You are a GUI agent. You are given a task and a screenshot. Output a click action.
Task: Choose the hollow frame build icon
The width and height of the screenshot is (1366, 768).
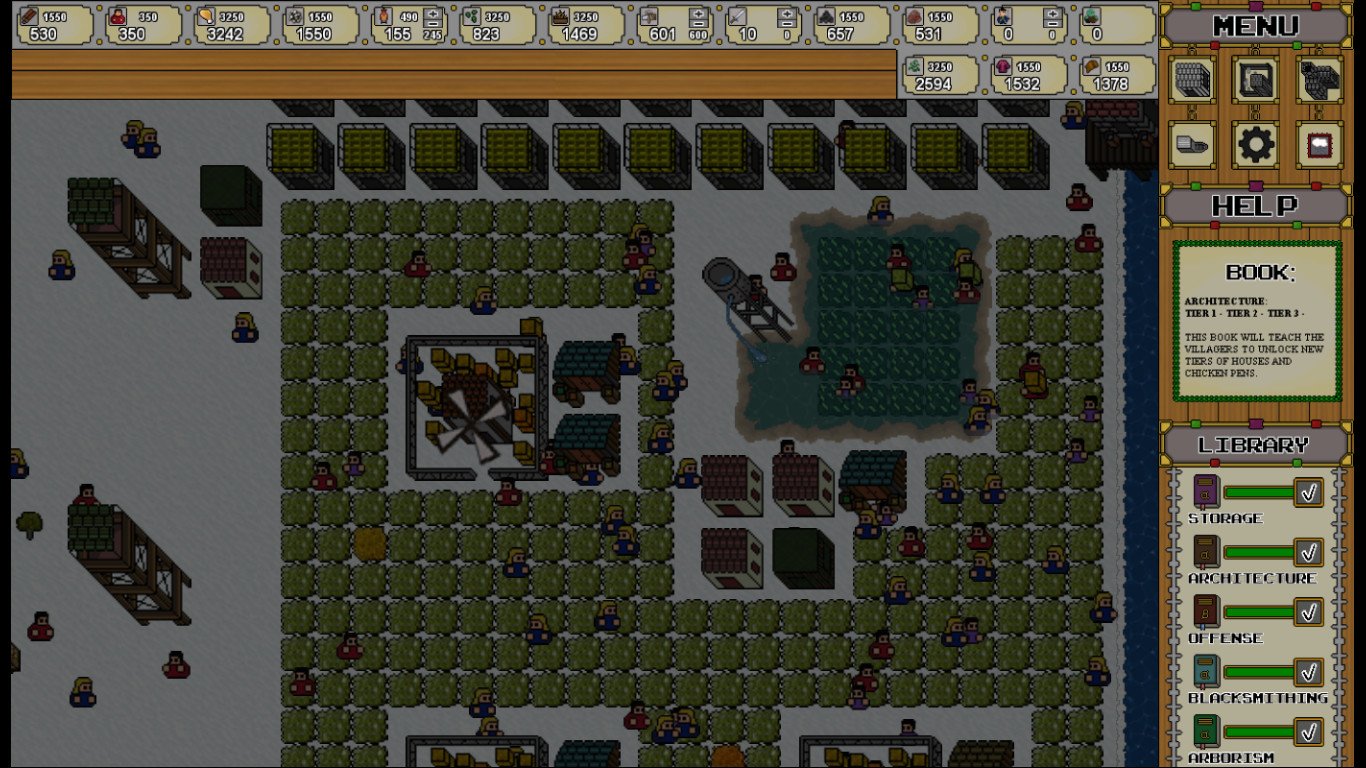[x=1256, y=80]
